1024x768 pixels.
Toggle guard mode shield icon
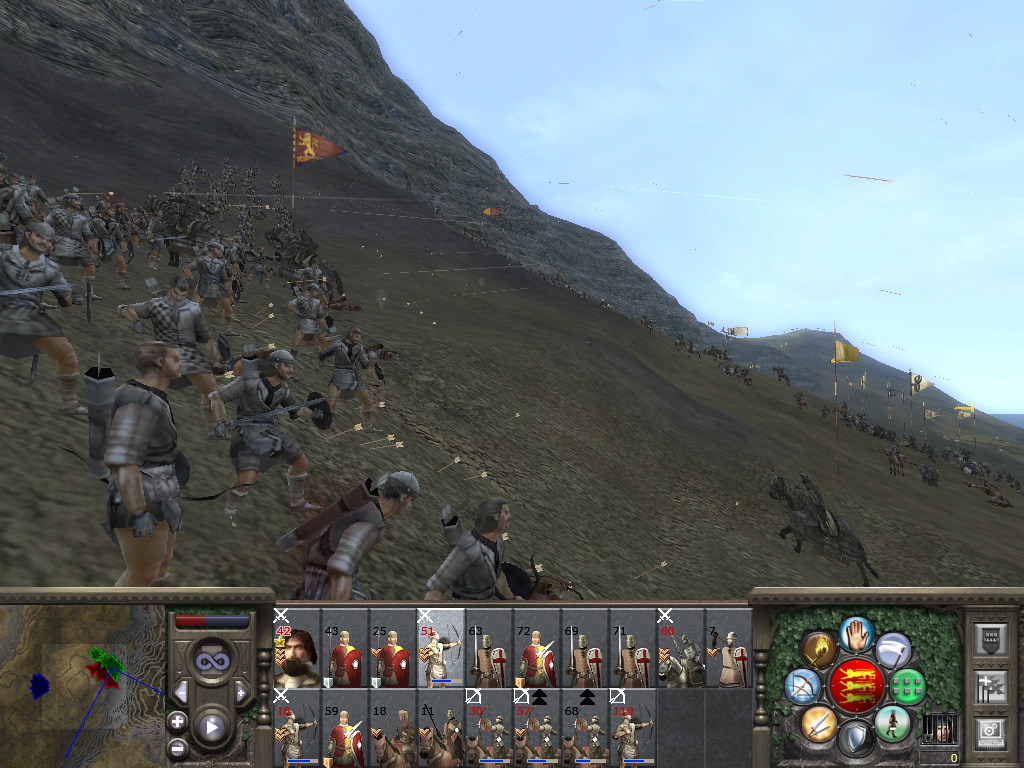(x=855, y=741)
